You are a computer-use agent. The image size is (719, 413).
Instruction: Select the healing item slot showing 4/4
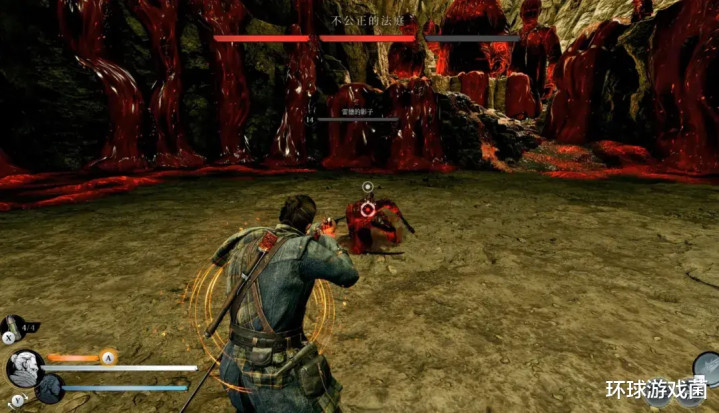pyautogui.click(x=14, y=327)
